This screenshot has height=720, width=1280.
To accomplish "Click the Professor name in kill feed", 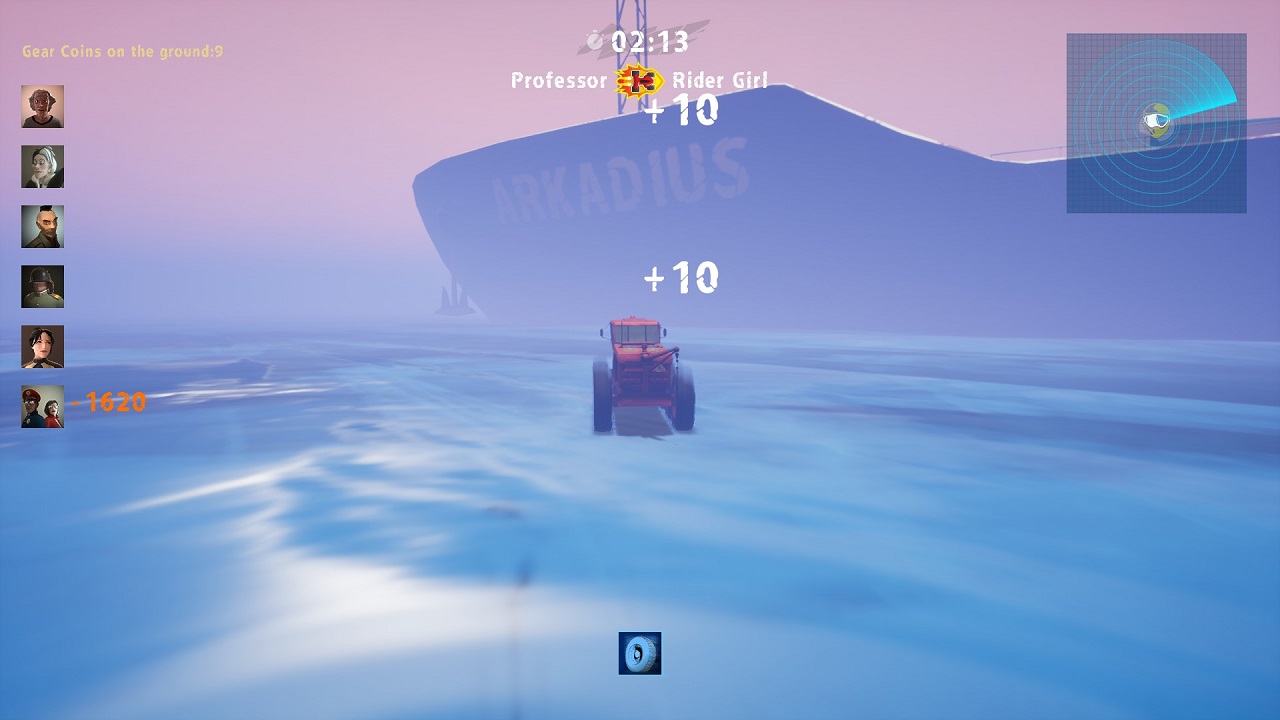I will click(560, 81).
